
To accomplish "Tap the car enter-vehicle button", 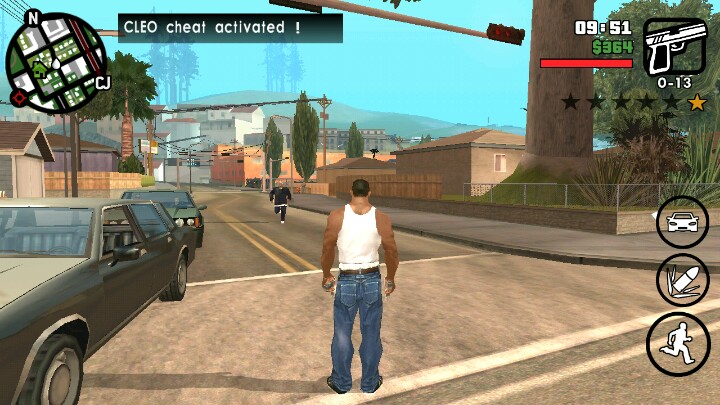I will pyautogui.click(x=682, y=221).
